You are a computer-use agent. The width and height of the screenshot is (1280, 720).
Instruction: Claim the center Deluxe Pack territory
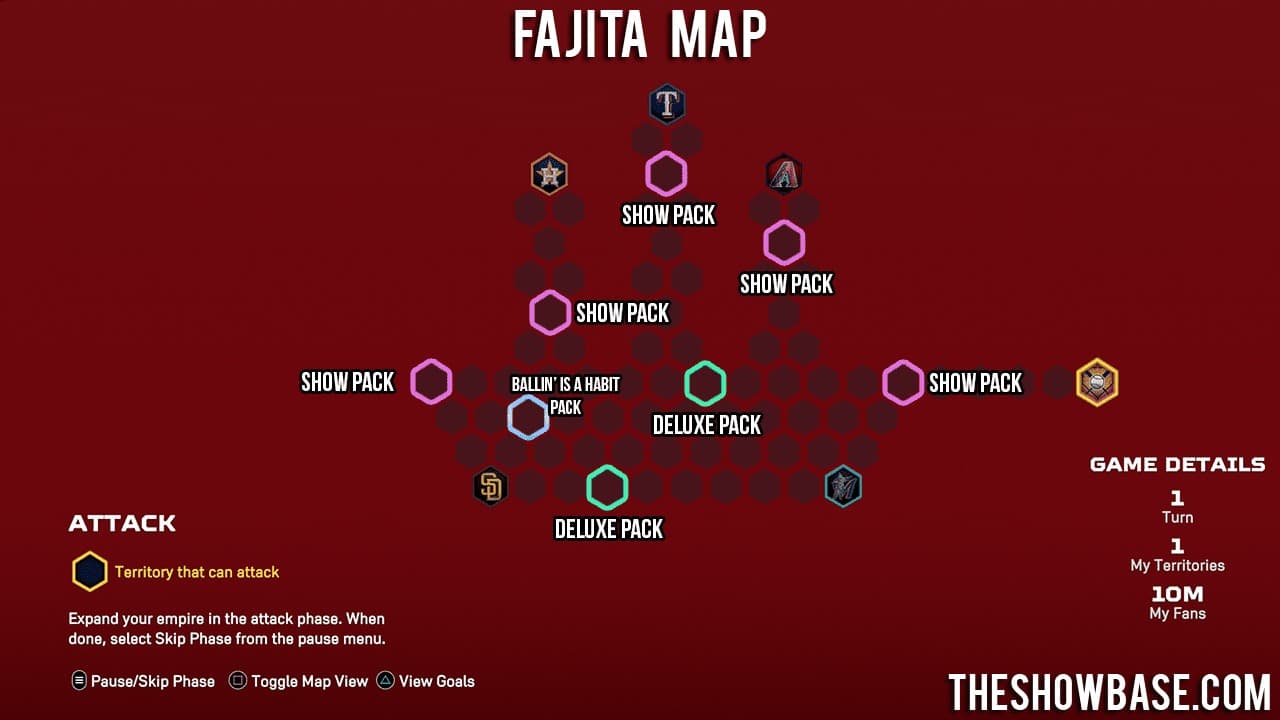(705, 383)
